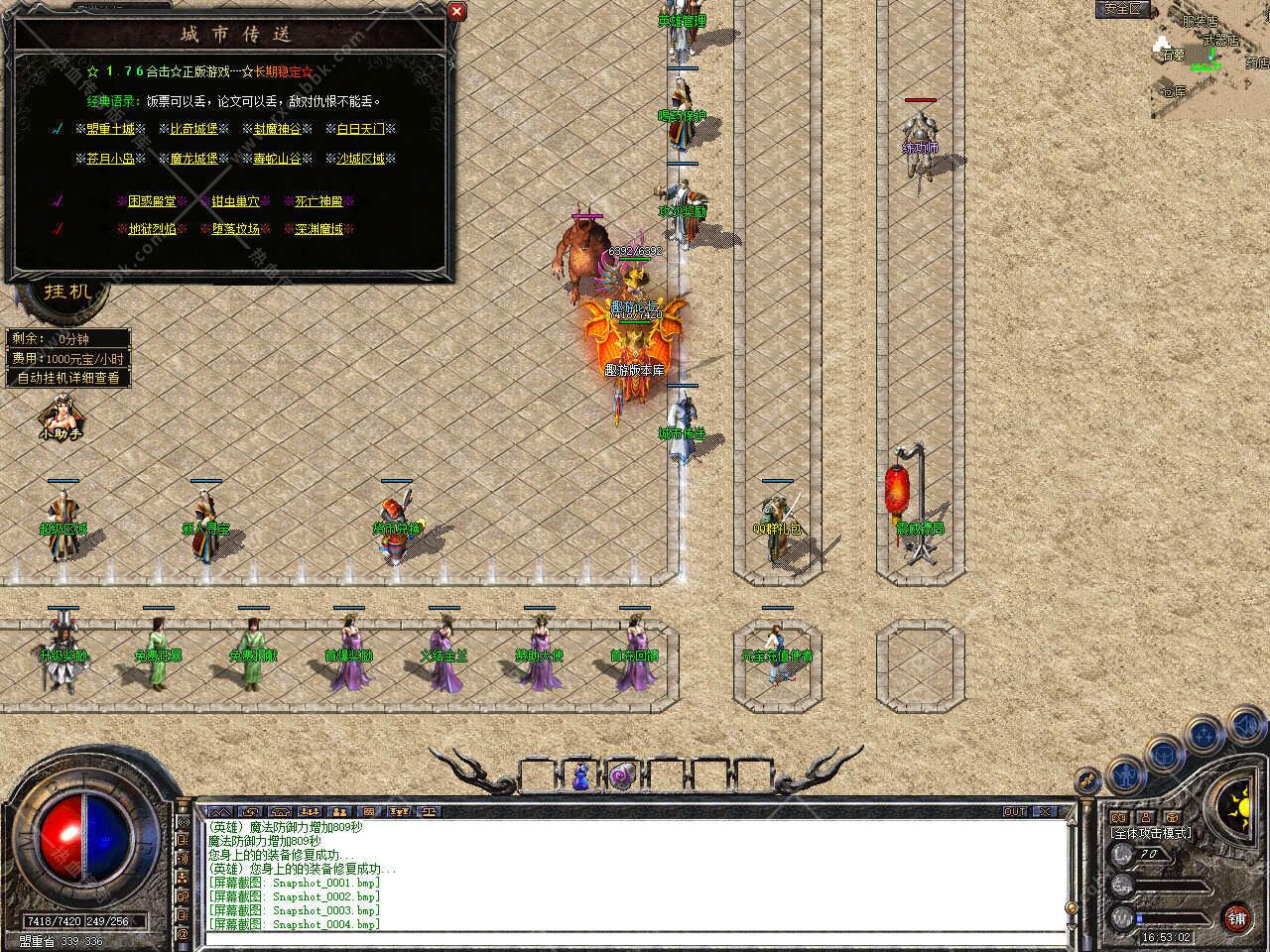View 自动挂机详细查看 details
Screen dimensions: 1270x952
[68, 378]
